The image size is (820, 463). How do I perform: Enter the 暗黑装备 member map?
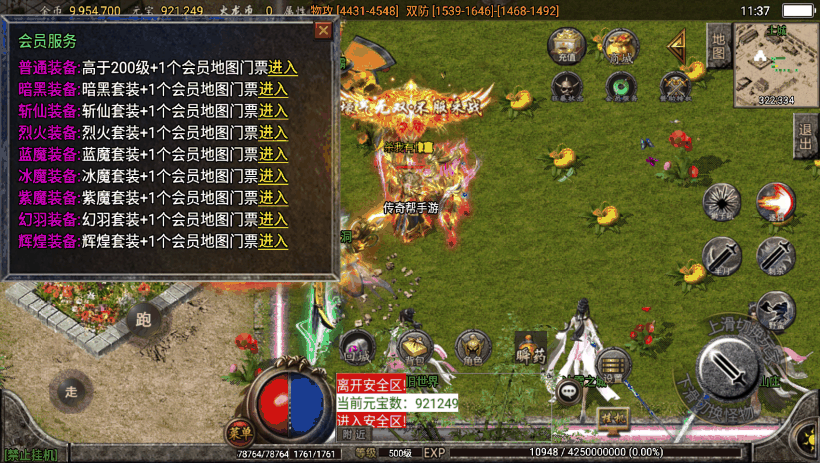pos(273,89)
